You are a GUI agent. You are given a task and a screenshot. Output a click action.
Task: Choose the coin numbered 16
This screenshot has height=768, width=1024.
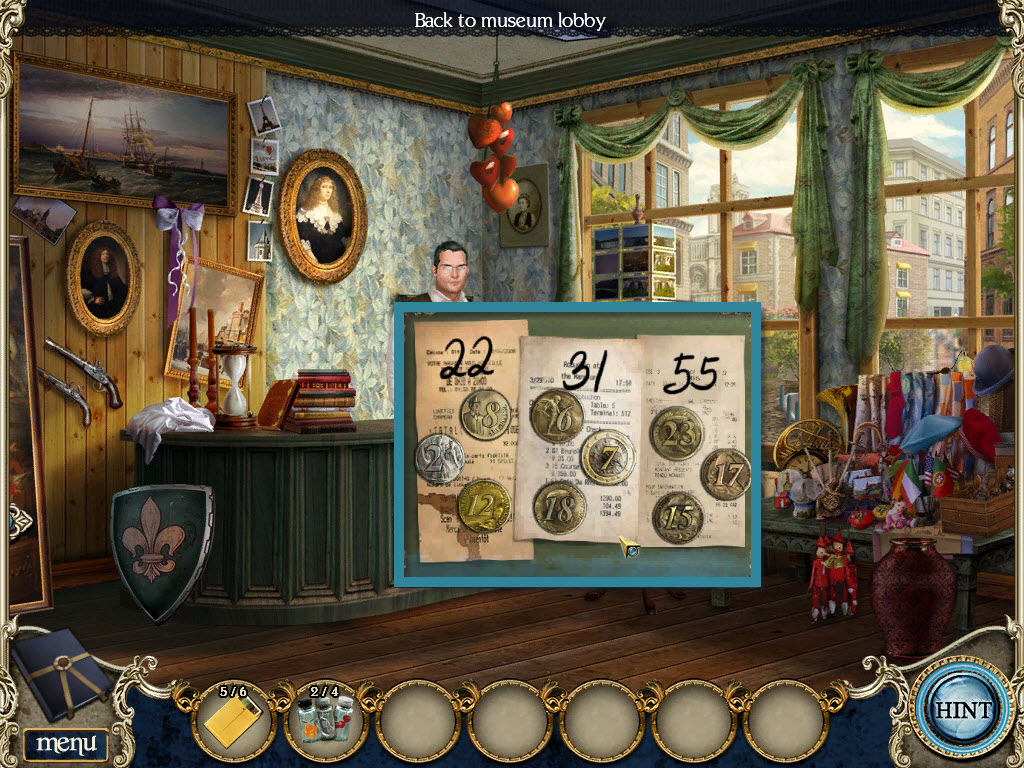(556, 417)
